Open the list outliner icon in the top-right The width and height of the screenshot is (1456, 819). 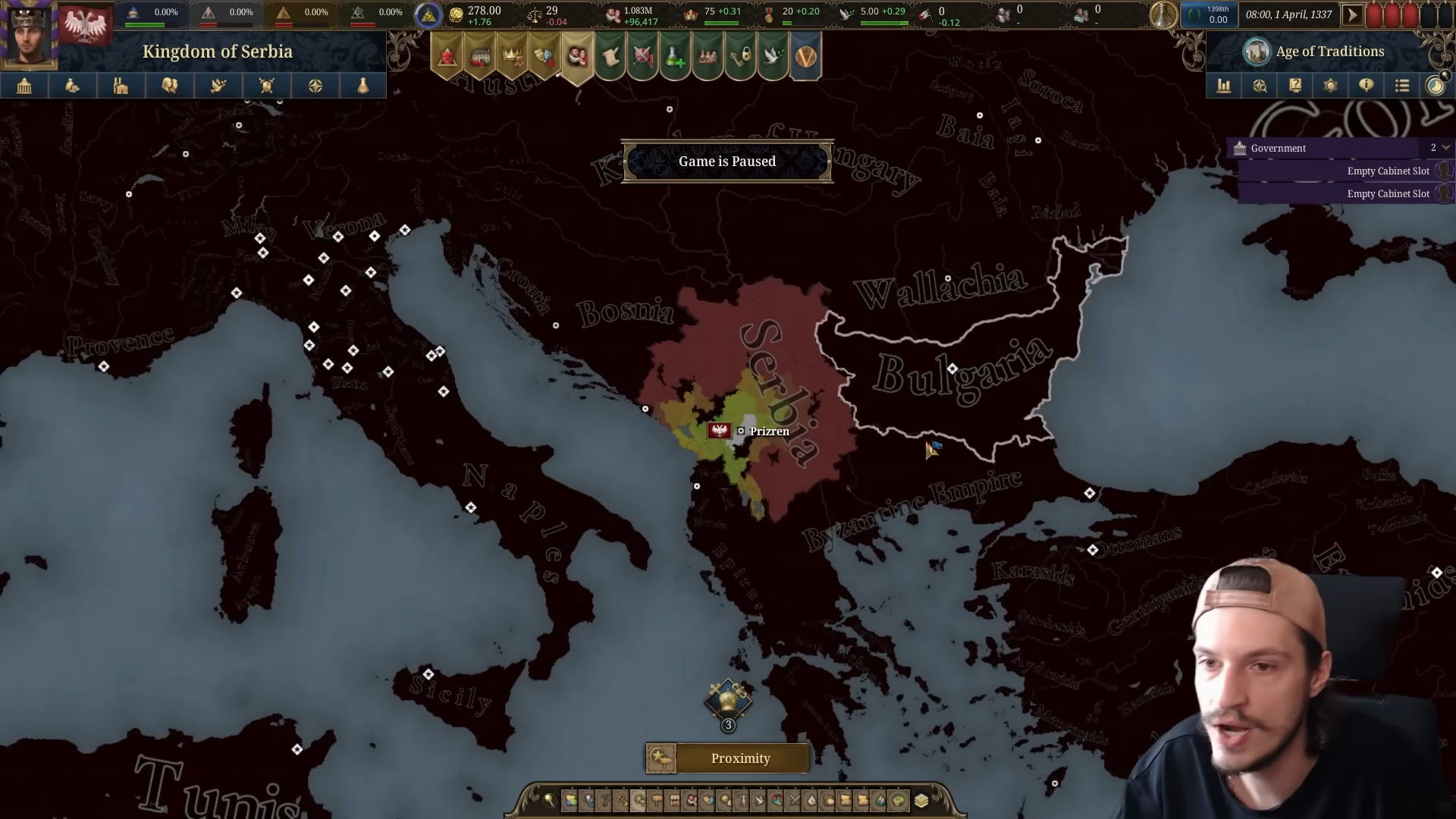(x=1402, y=86)
